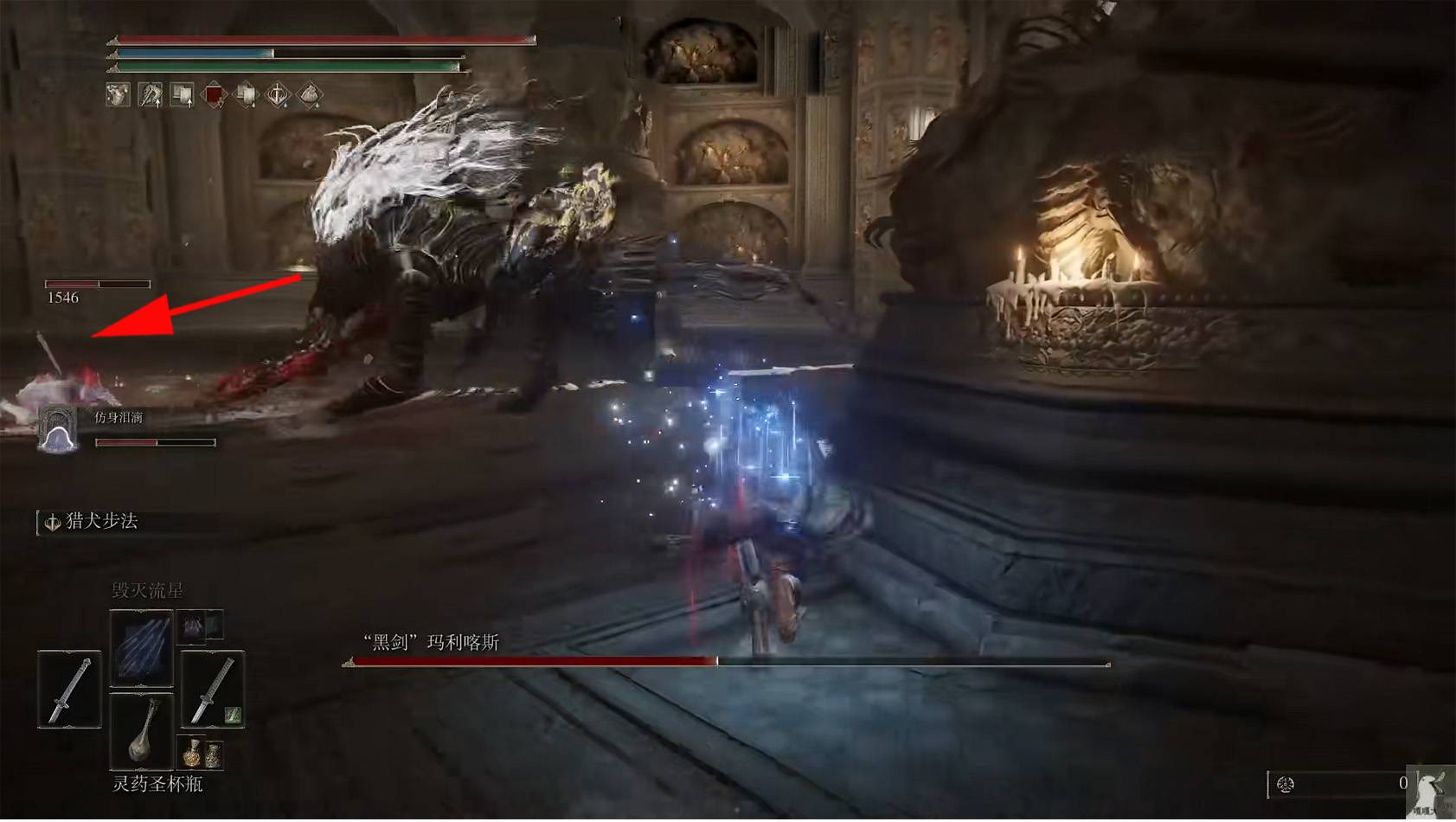Click the weapon buff icon with up arrow
The width and height of the screenshot is (1456, 822).
[150, 94]
